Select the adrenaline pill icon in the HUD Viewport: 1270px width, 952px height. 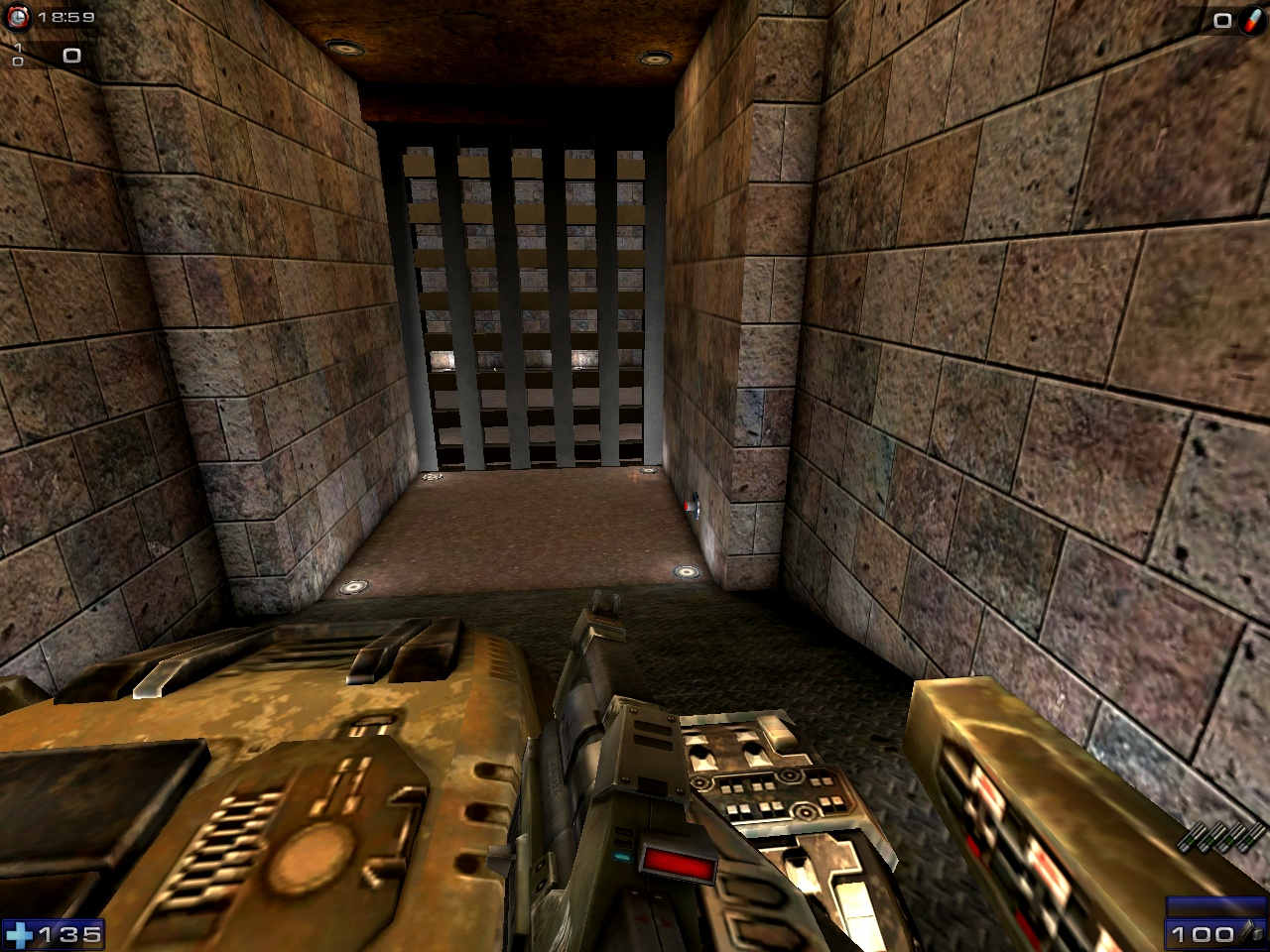click(1251, 21)
